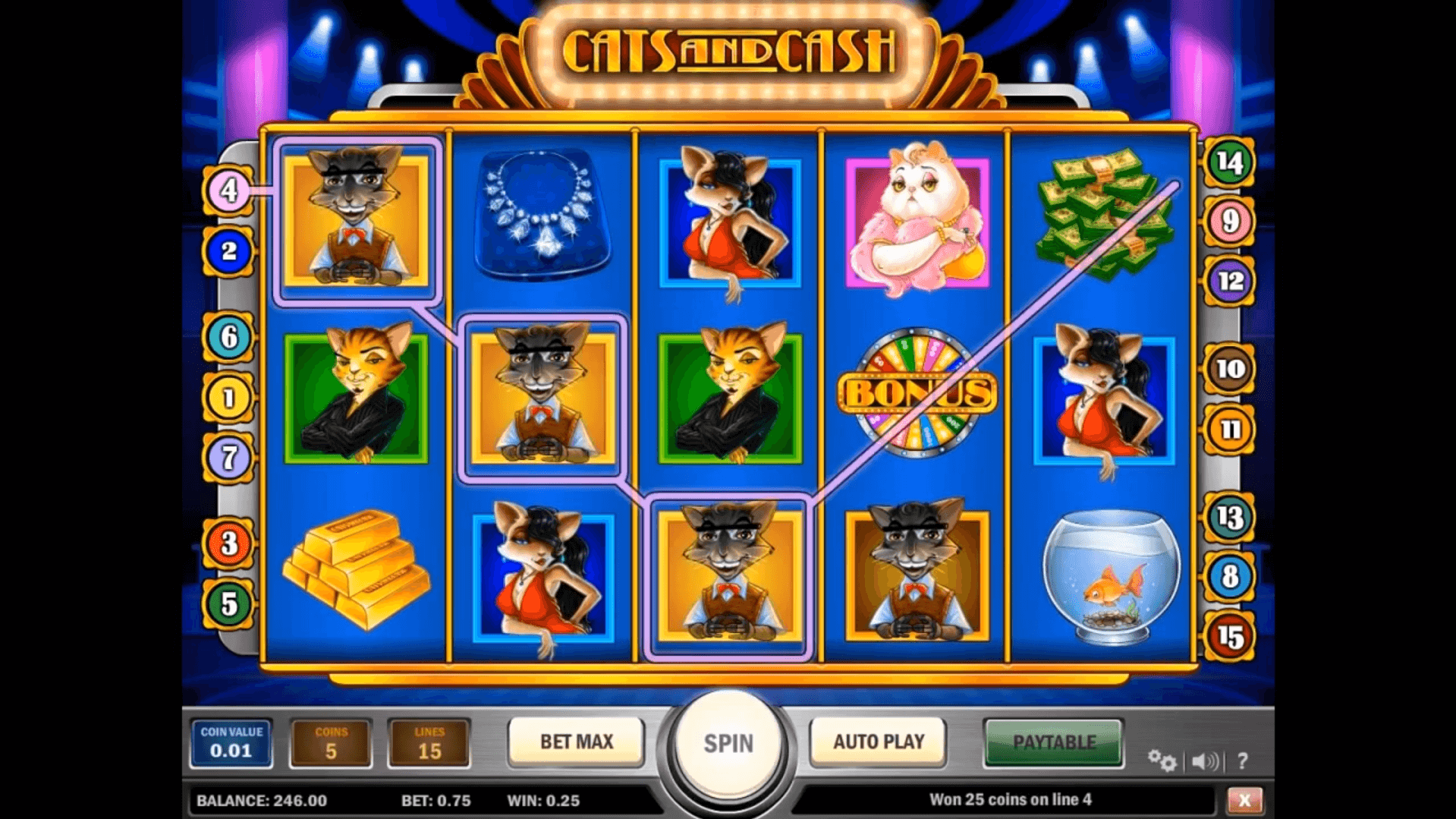Open the Paytable

(1053, 742)
